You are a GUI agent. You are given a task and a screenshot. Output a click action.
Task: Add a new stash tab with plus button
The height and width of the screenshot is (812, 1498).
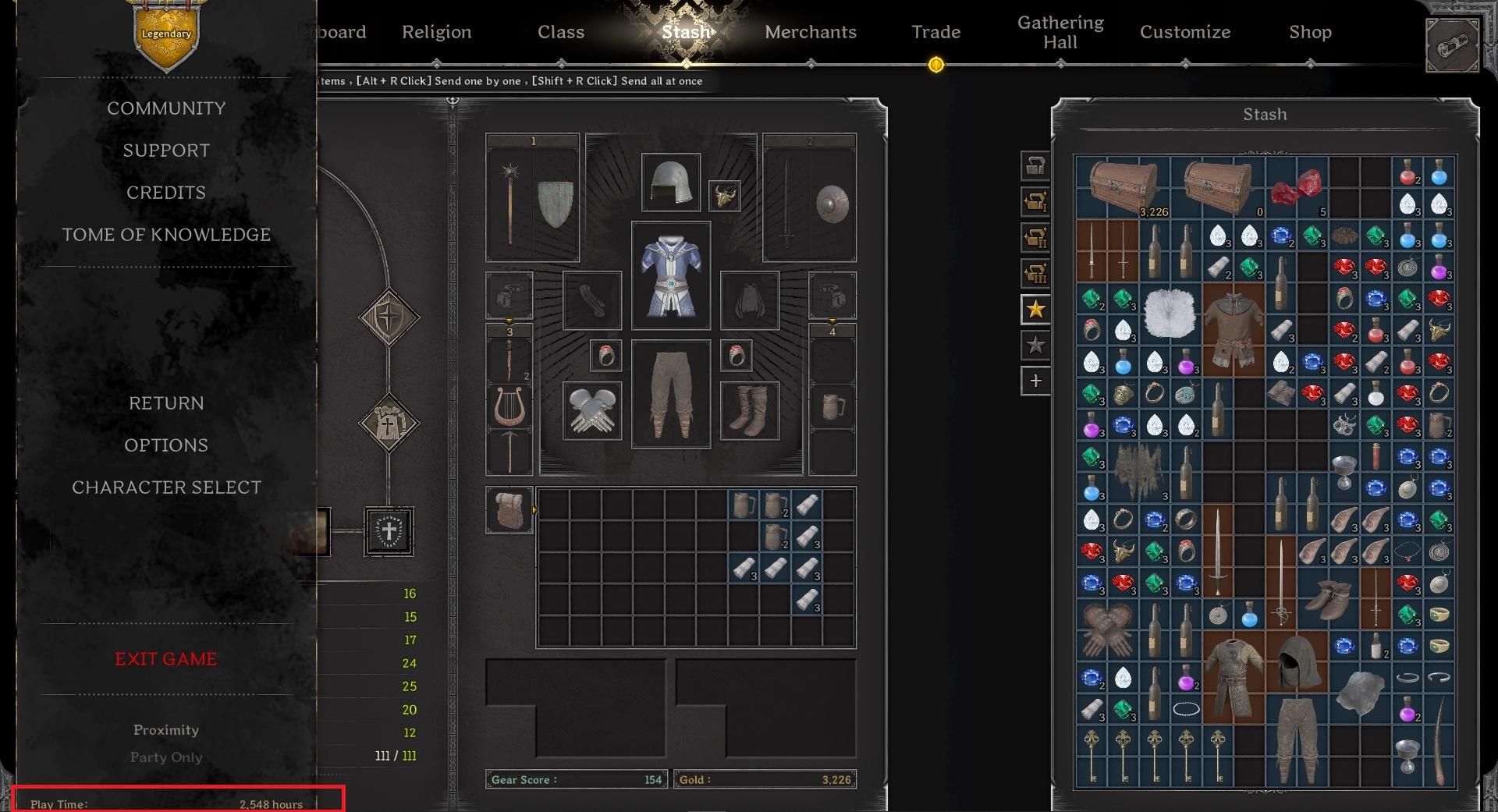[x=1035, y=381]
